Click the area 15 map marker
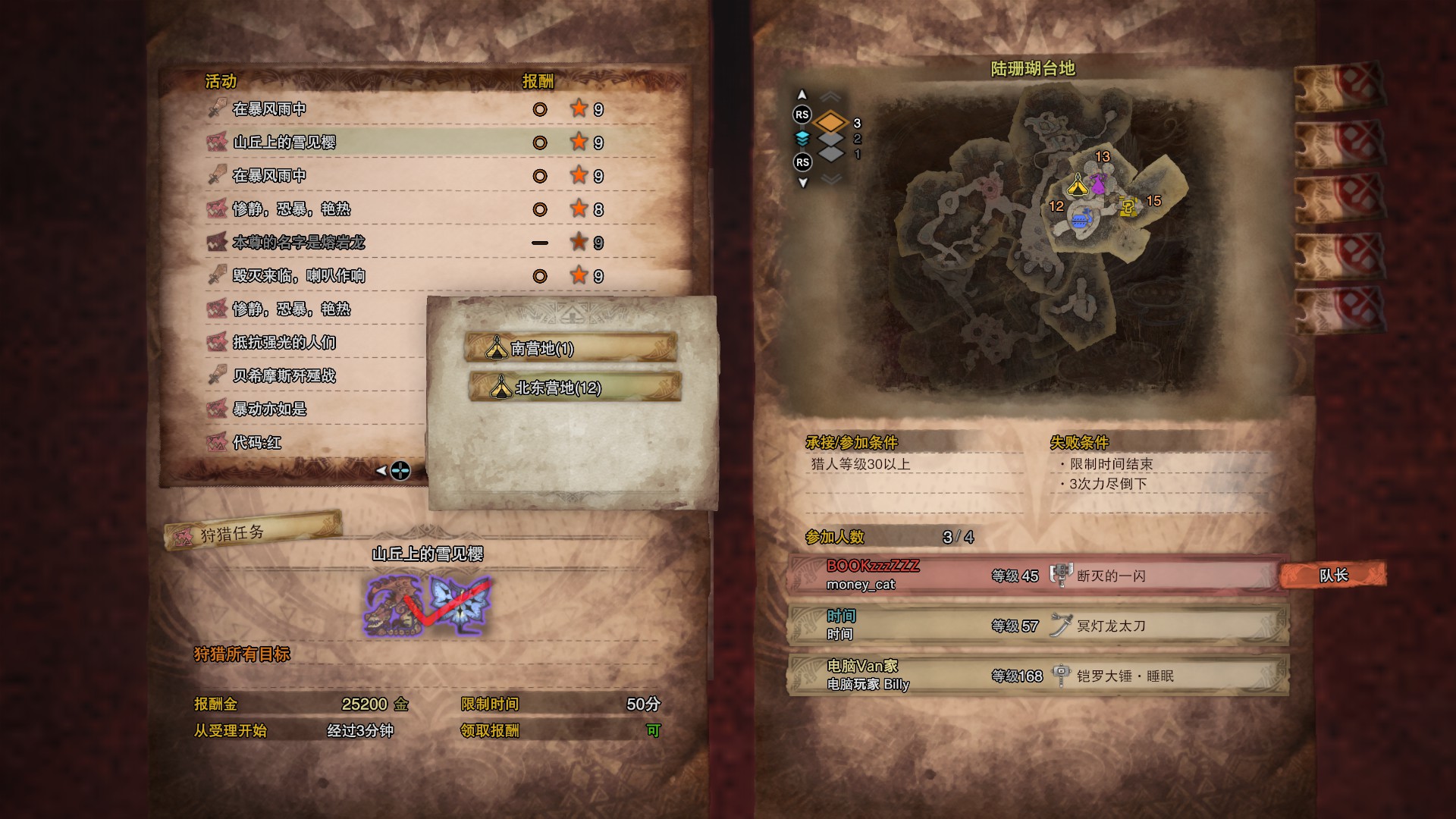The image size is (1456, 819). (x=1153, y=201)
